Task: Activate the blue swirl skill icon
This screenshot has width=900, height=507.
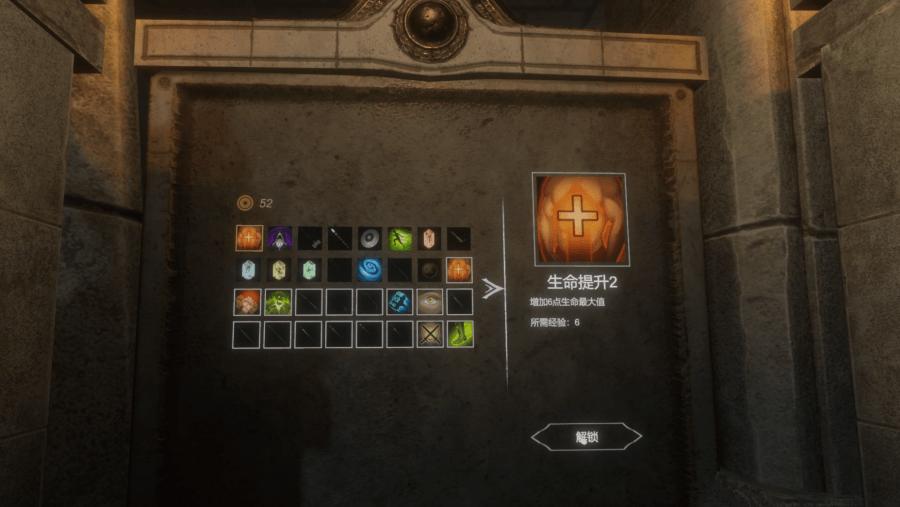Action: (370, 270)
